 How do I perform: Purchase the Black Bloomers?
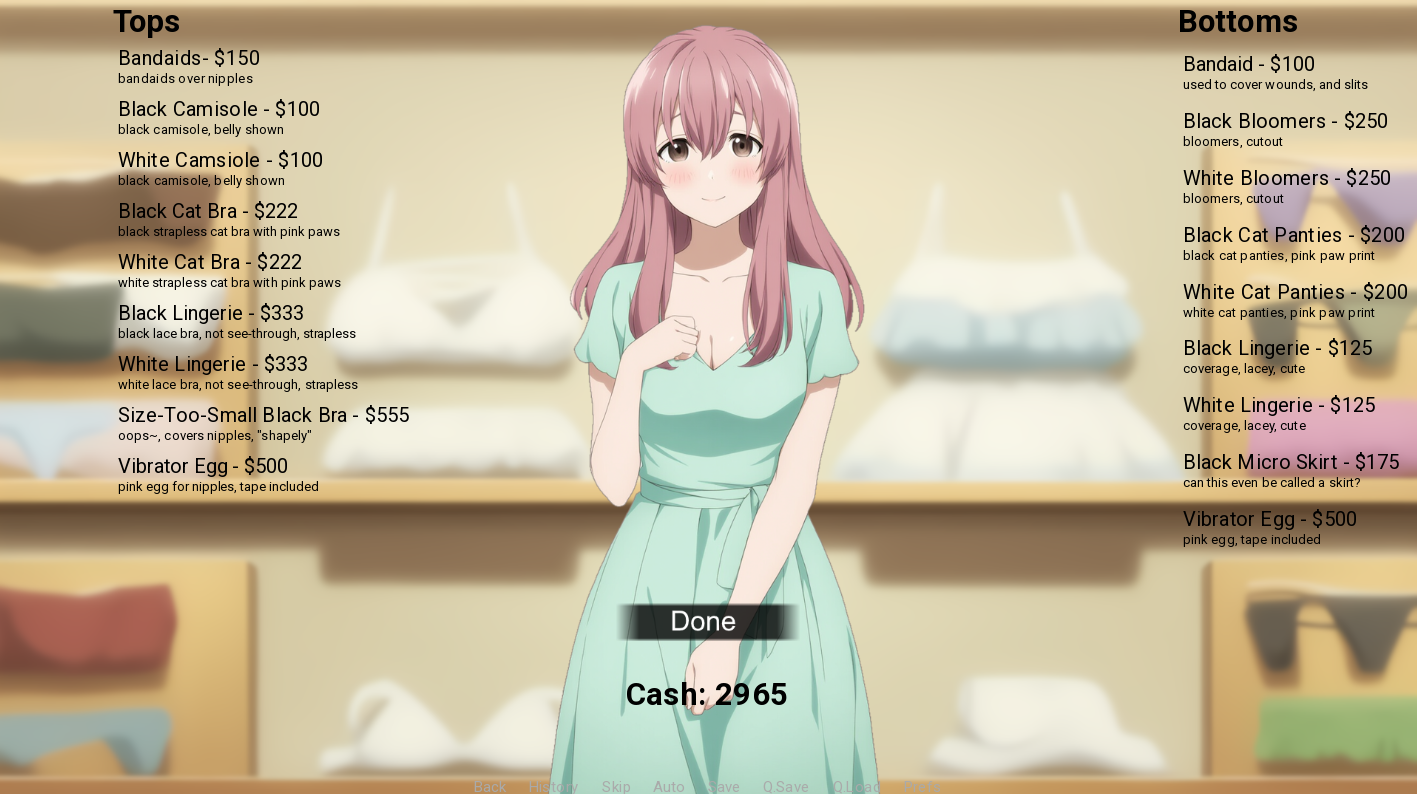coord(1284,121)
